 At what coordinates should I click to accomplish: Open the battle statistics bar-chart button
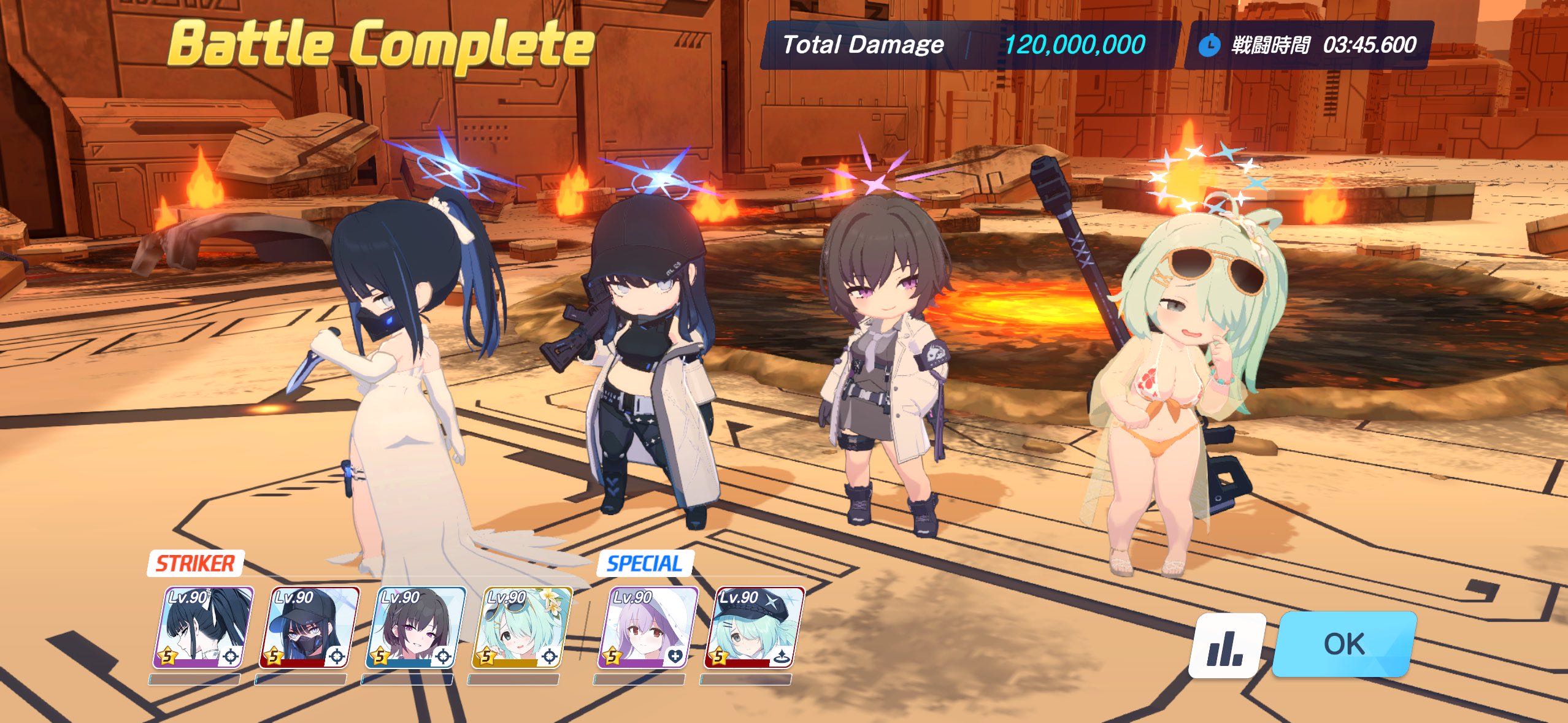point(1227,645)
